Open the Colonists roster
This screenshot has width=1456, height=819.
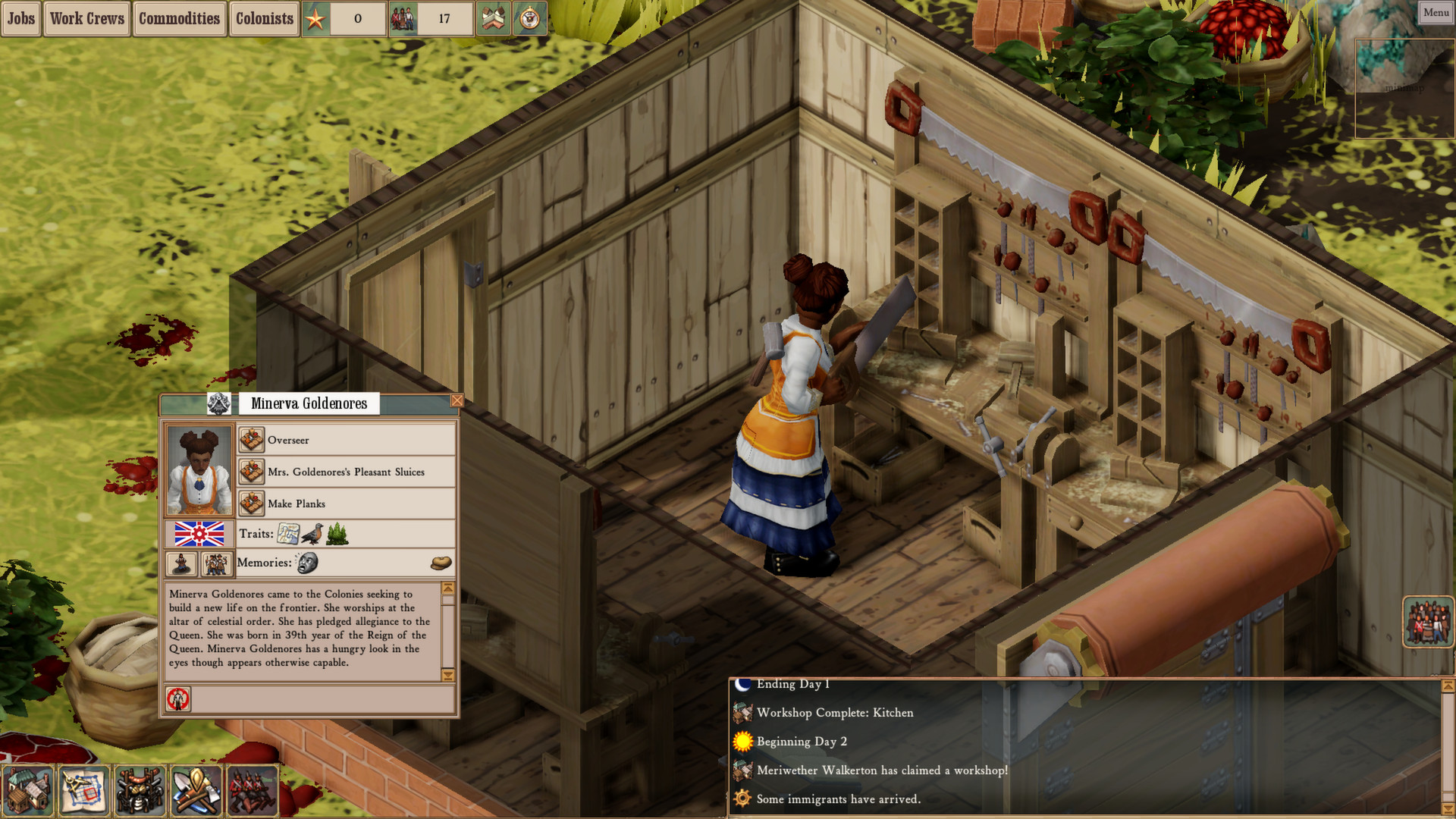pyautogui.click(x=264, y=18)
